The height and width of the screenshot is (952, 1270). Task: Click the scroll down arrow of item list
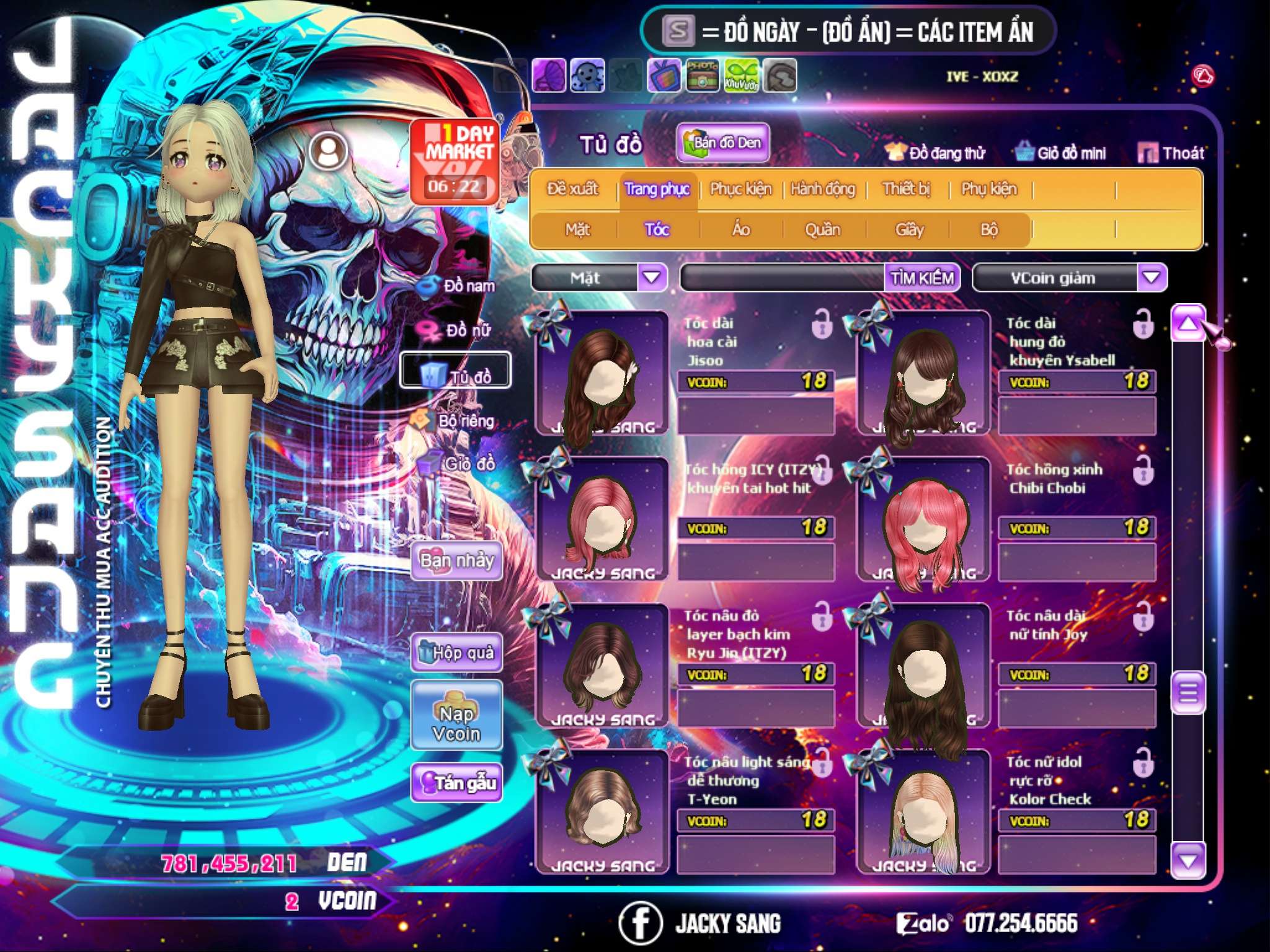[x=1188, y=861]
